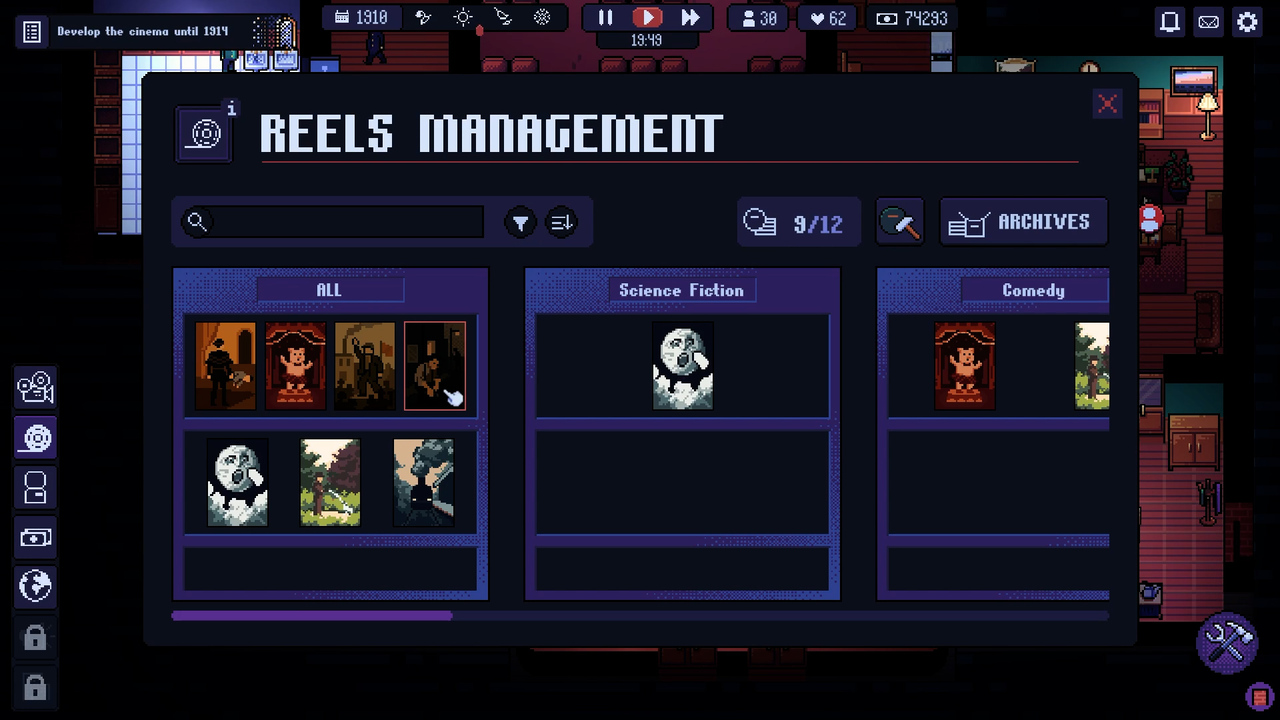Open the reel sort options

click(562, 223)
